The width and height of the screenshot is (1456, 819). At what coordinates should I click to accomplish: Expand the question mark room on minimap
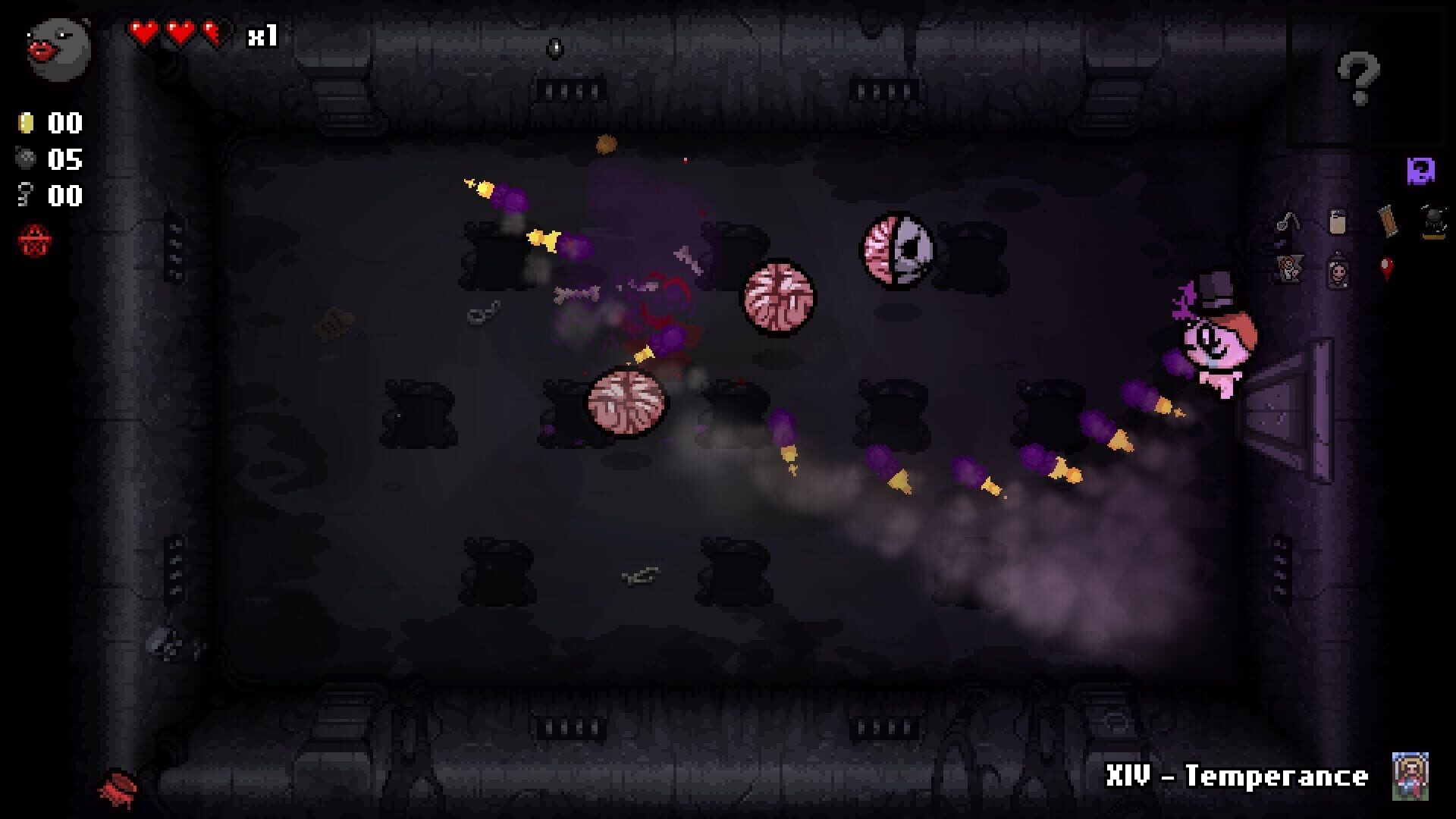point(1357,77)
